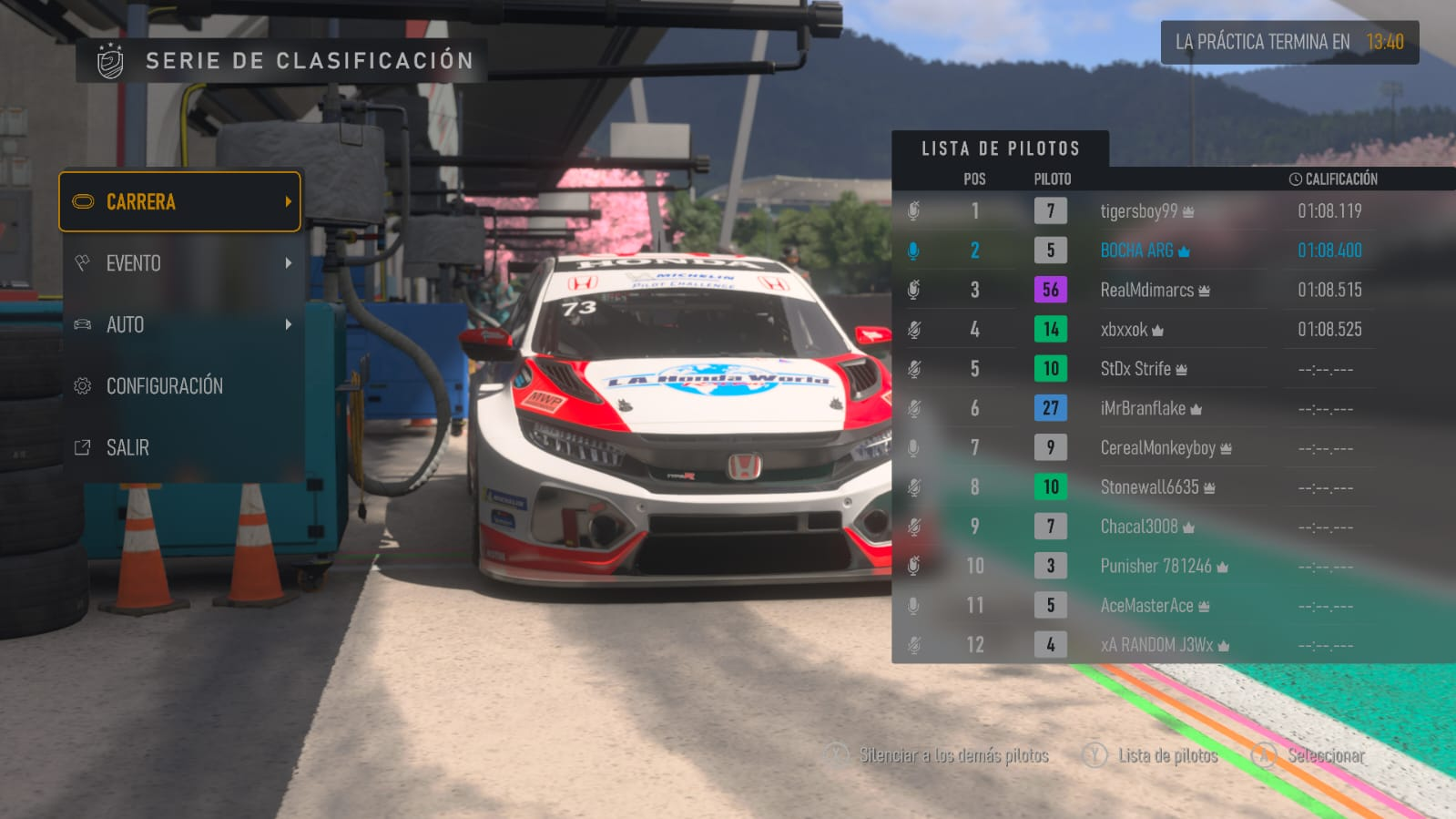Select the CARRERA menu entry
The image size is (1456, 819).
[179, 201]
